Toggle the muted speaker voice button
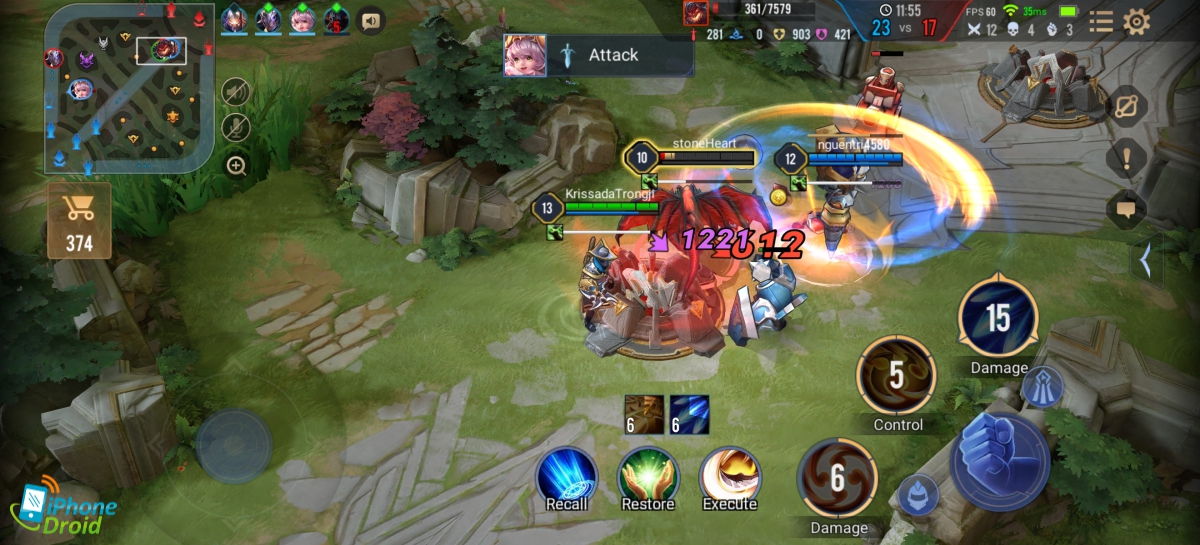This screenshot has width=1200, height=545. [x=235, y=91]
